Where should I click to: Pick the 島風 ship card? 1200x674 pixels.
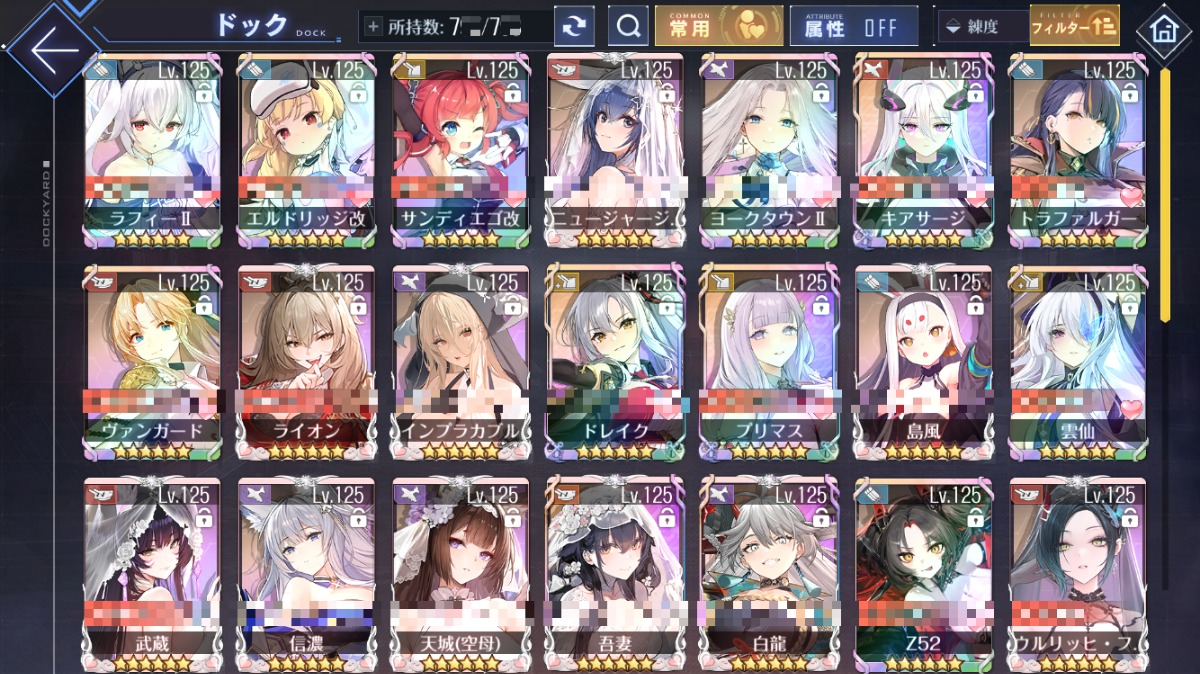pyautogui.click(x=923, y=363)
